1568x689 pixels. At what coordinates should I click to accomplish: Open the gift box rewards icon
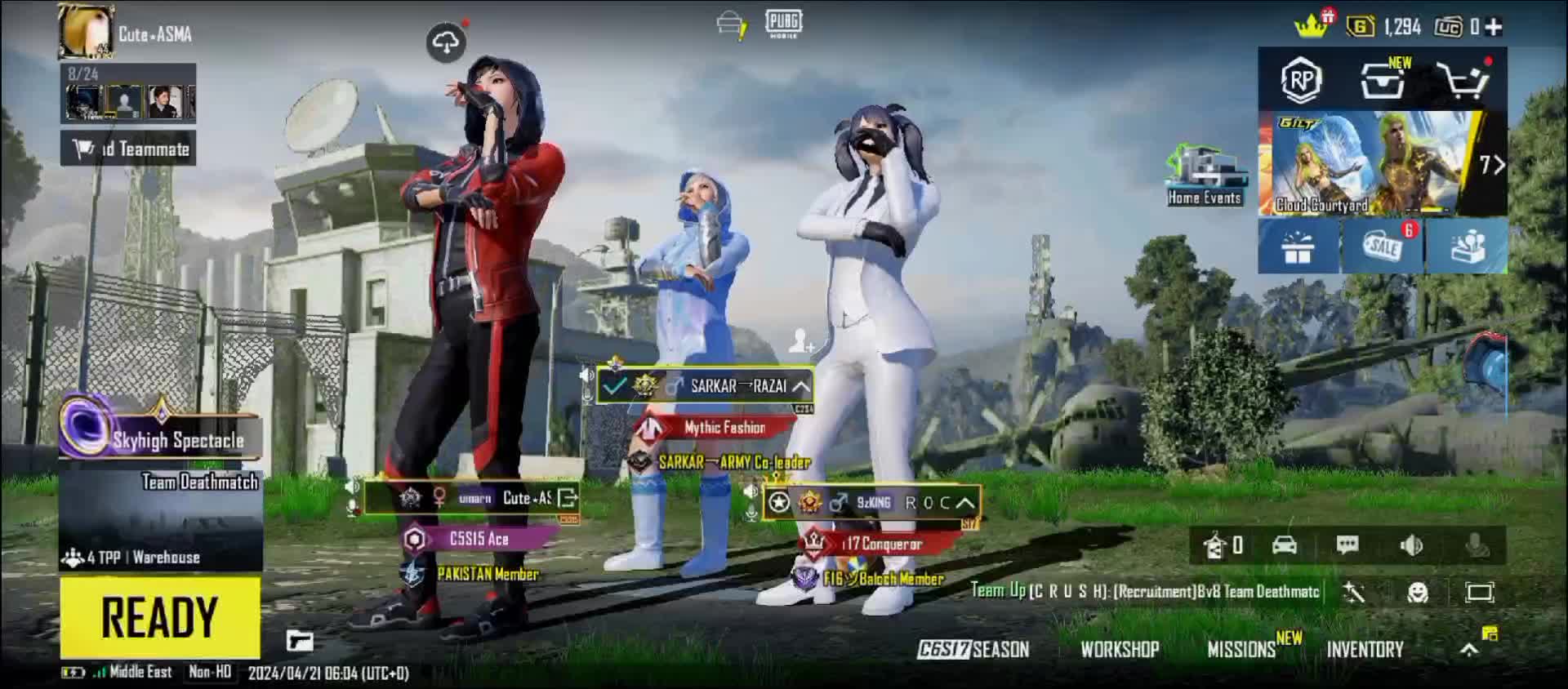point(1298,246)
